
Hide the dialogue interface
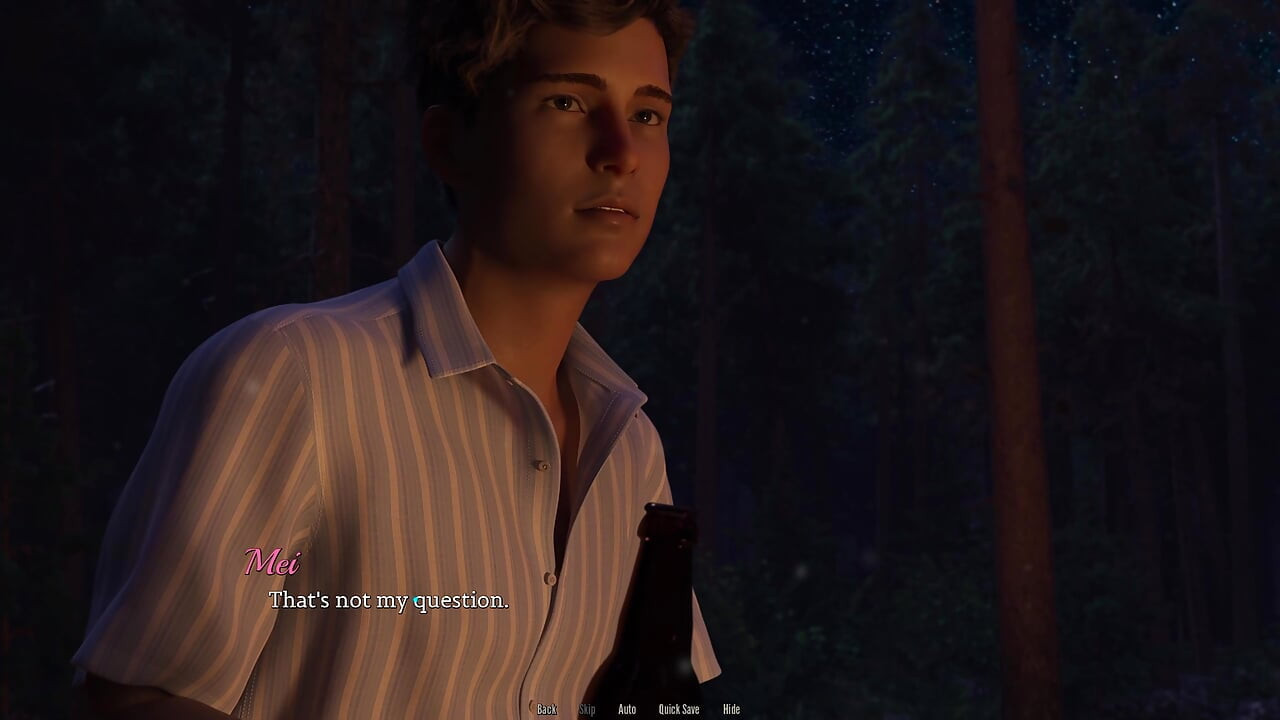(731, 709)
